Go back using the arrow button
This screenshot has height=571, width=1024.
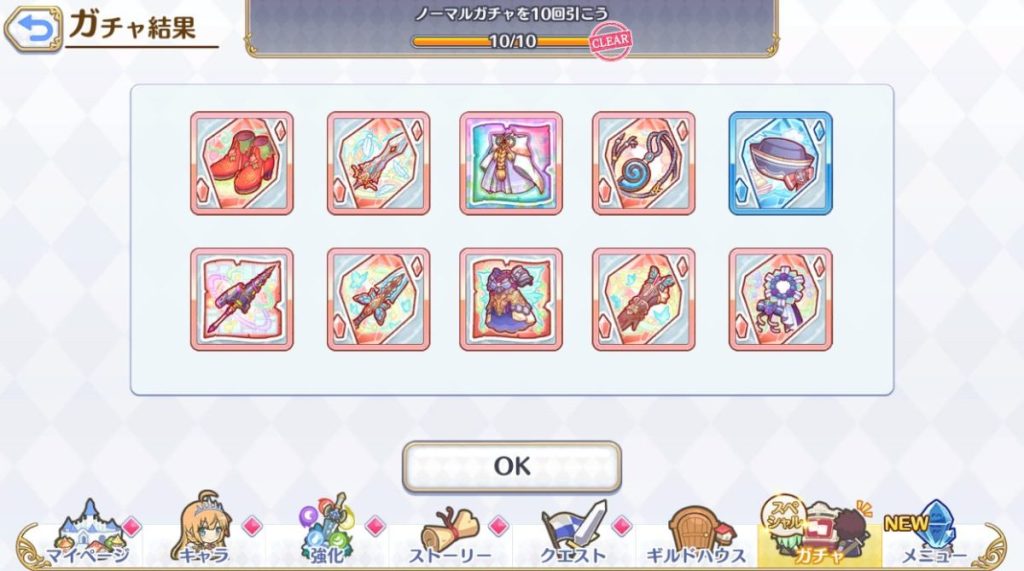[x=32, y=29]
